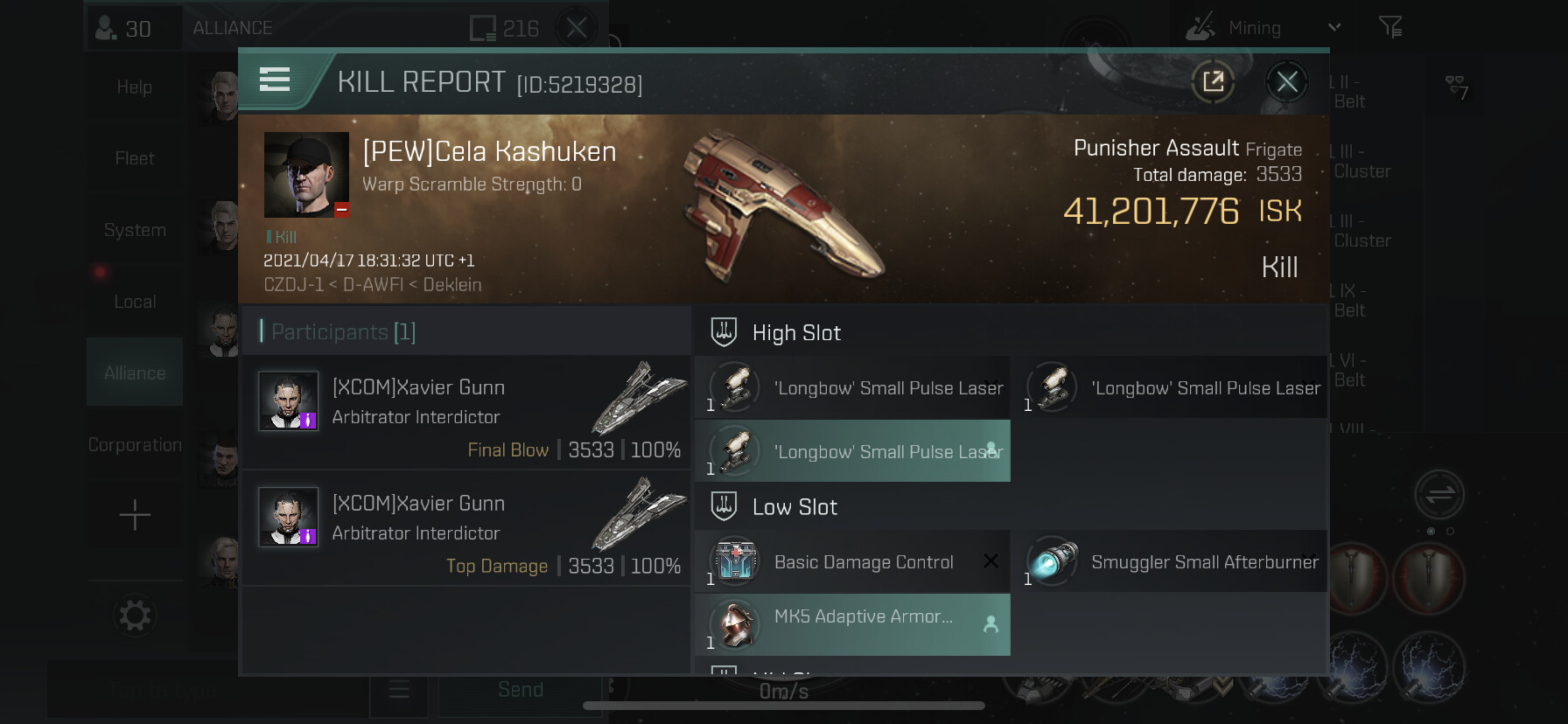Switch to the System chat channel
Viewport: 1568px width, 724px height.
pos(135,230)
